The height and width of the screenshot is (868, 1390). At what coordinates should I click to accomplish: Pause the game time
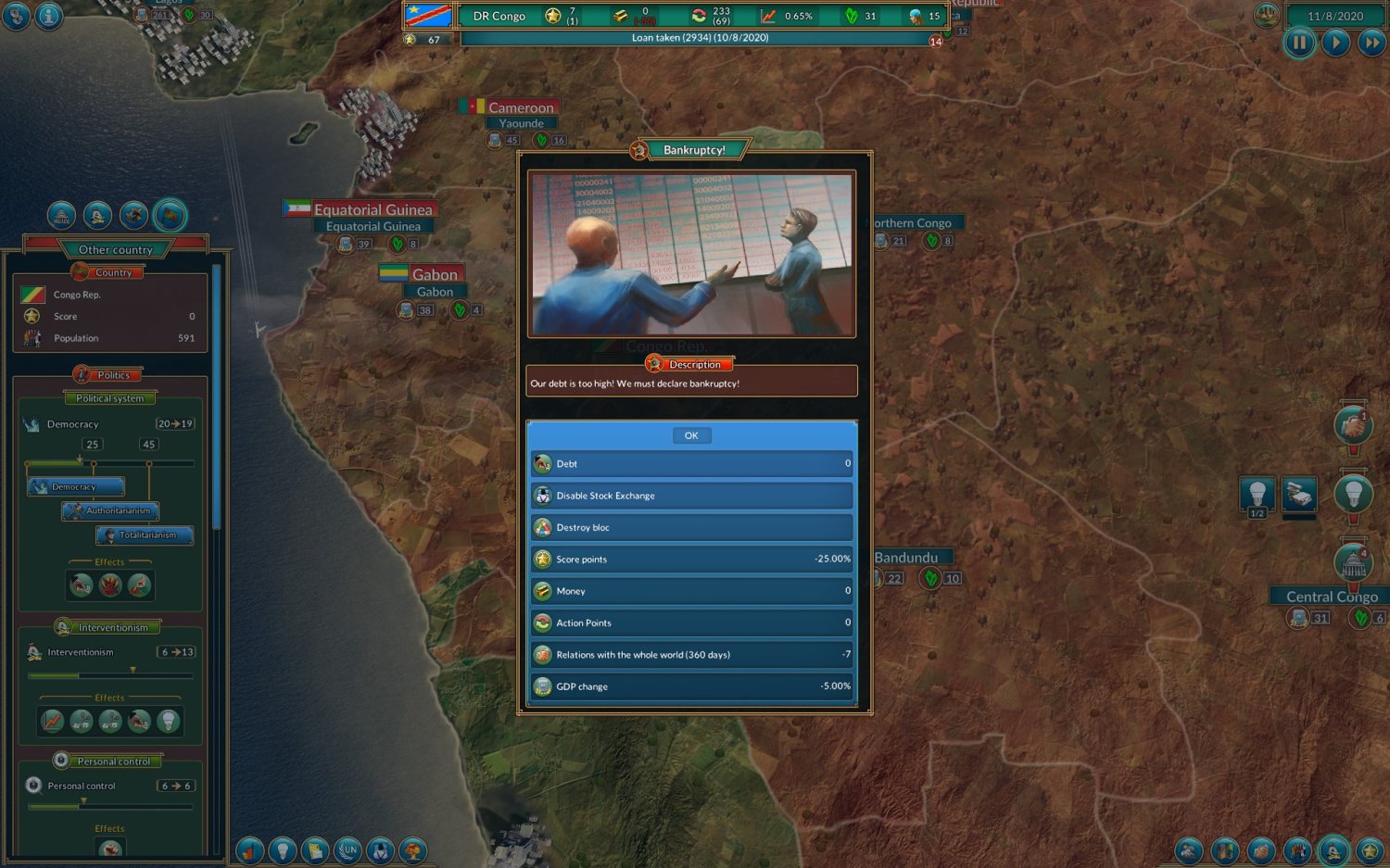click(1299, 43)
